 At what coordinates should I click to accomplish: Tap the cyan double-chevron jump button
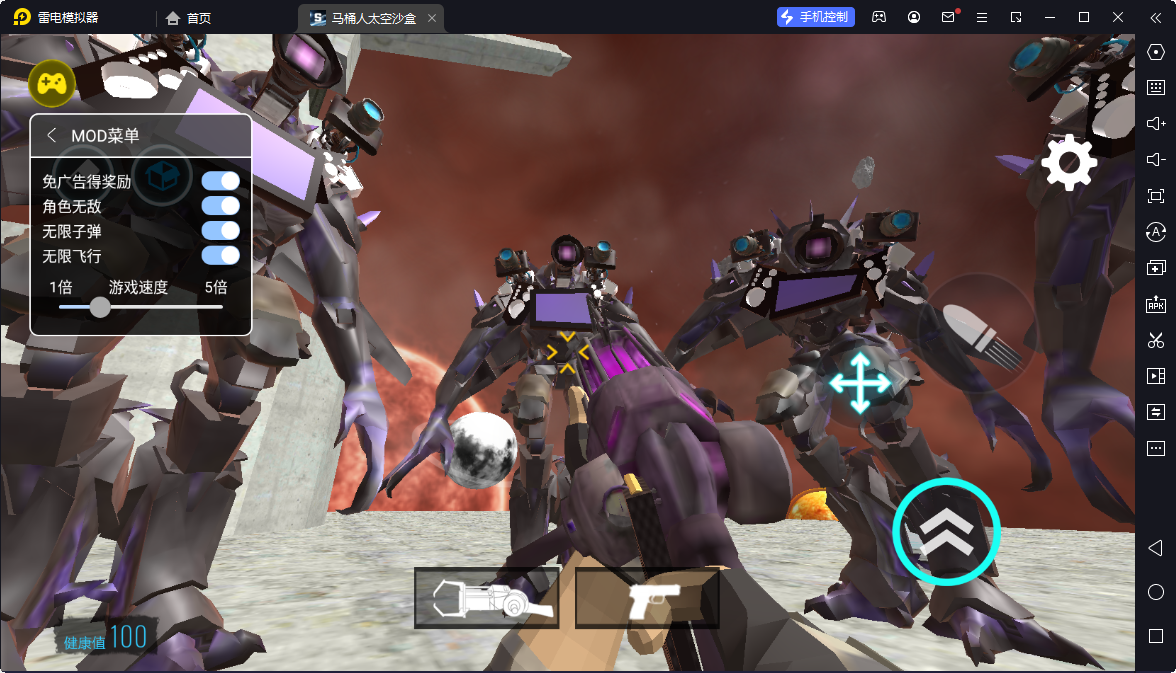point(946,531)
